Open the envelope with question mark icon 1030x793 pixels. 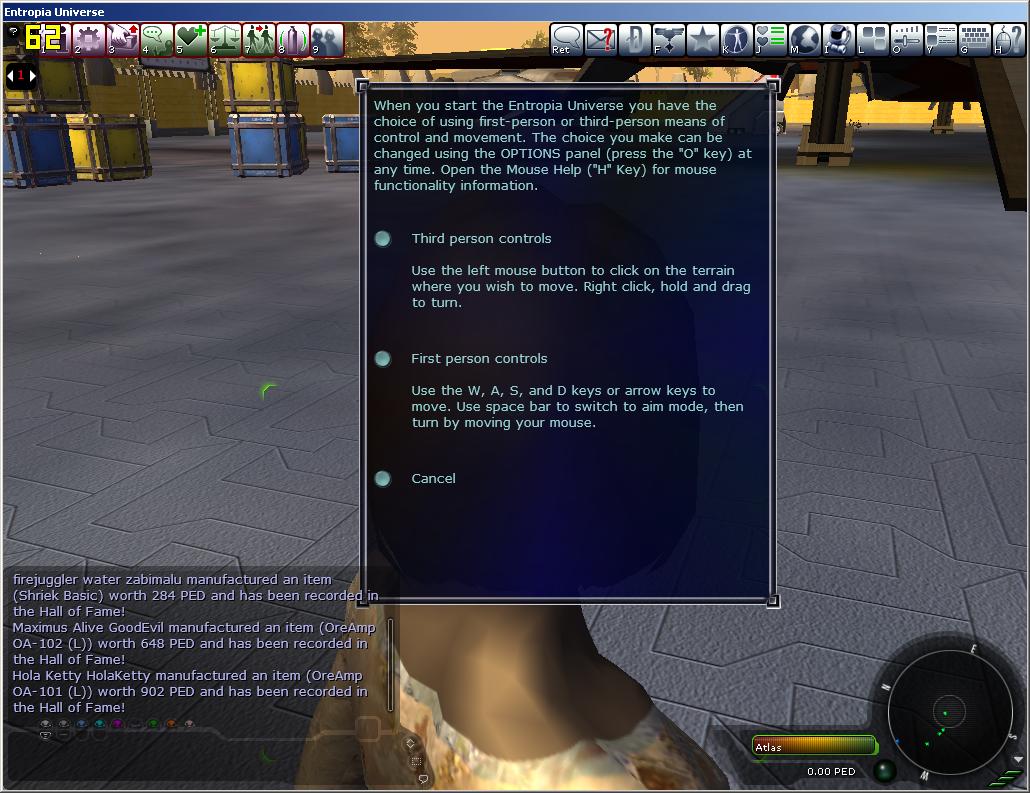tap(600, 39)
